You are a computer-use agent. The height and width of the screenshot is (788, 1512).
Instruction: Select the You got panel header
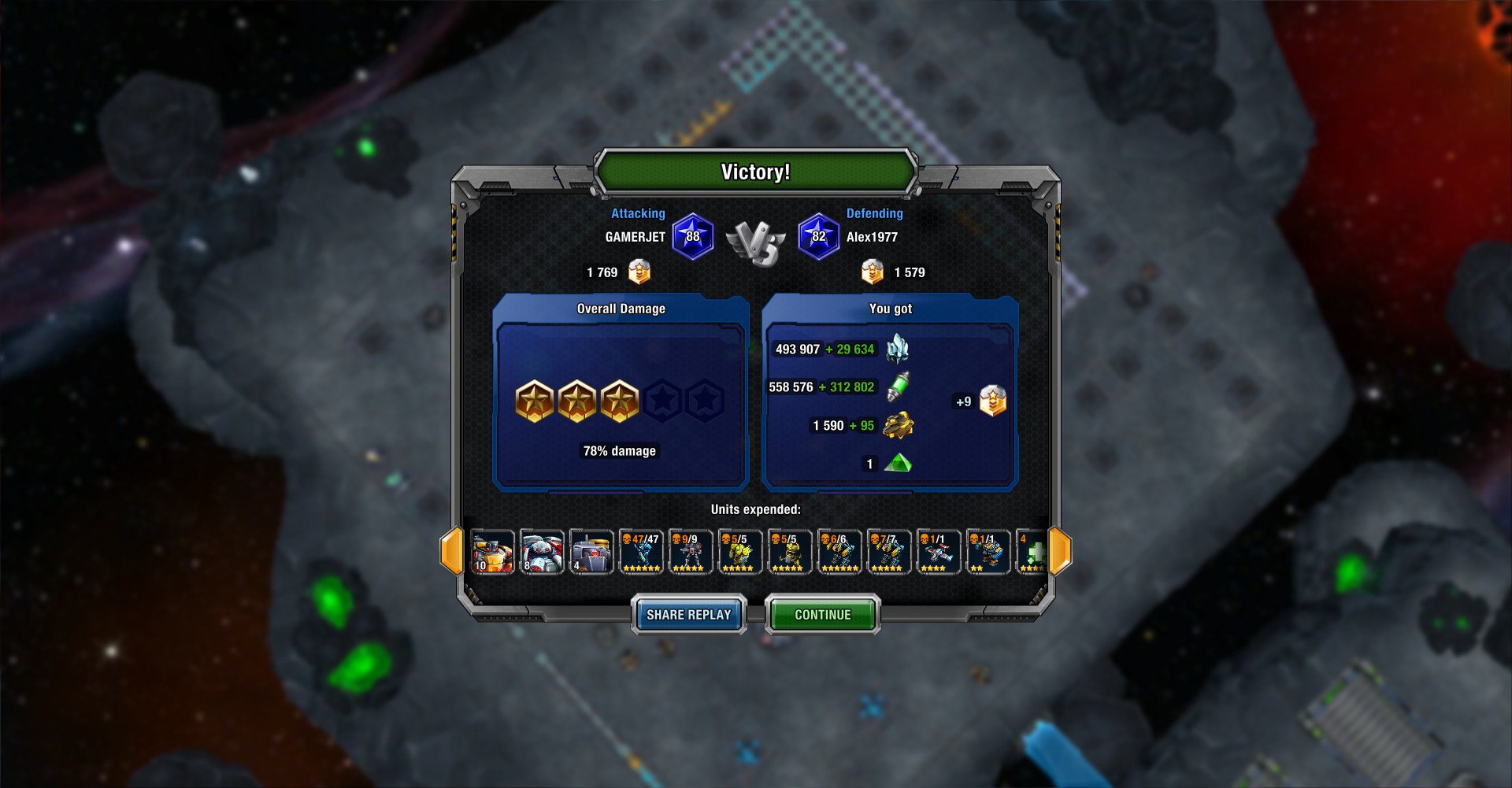[x=891, y=309]
